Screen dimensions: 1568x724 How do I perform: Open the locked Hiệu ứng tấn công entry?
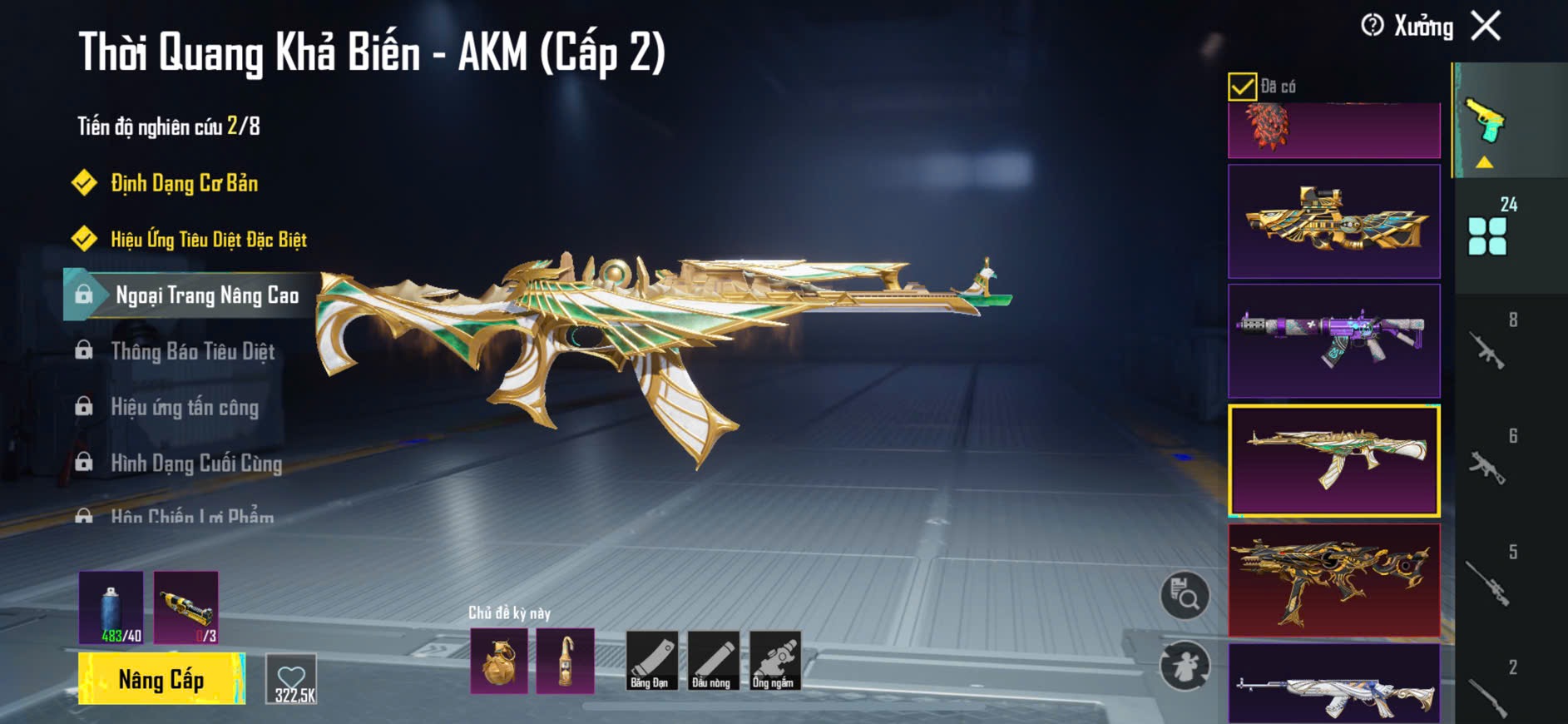tap(185, 407)
